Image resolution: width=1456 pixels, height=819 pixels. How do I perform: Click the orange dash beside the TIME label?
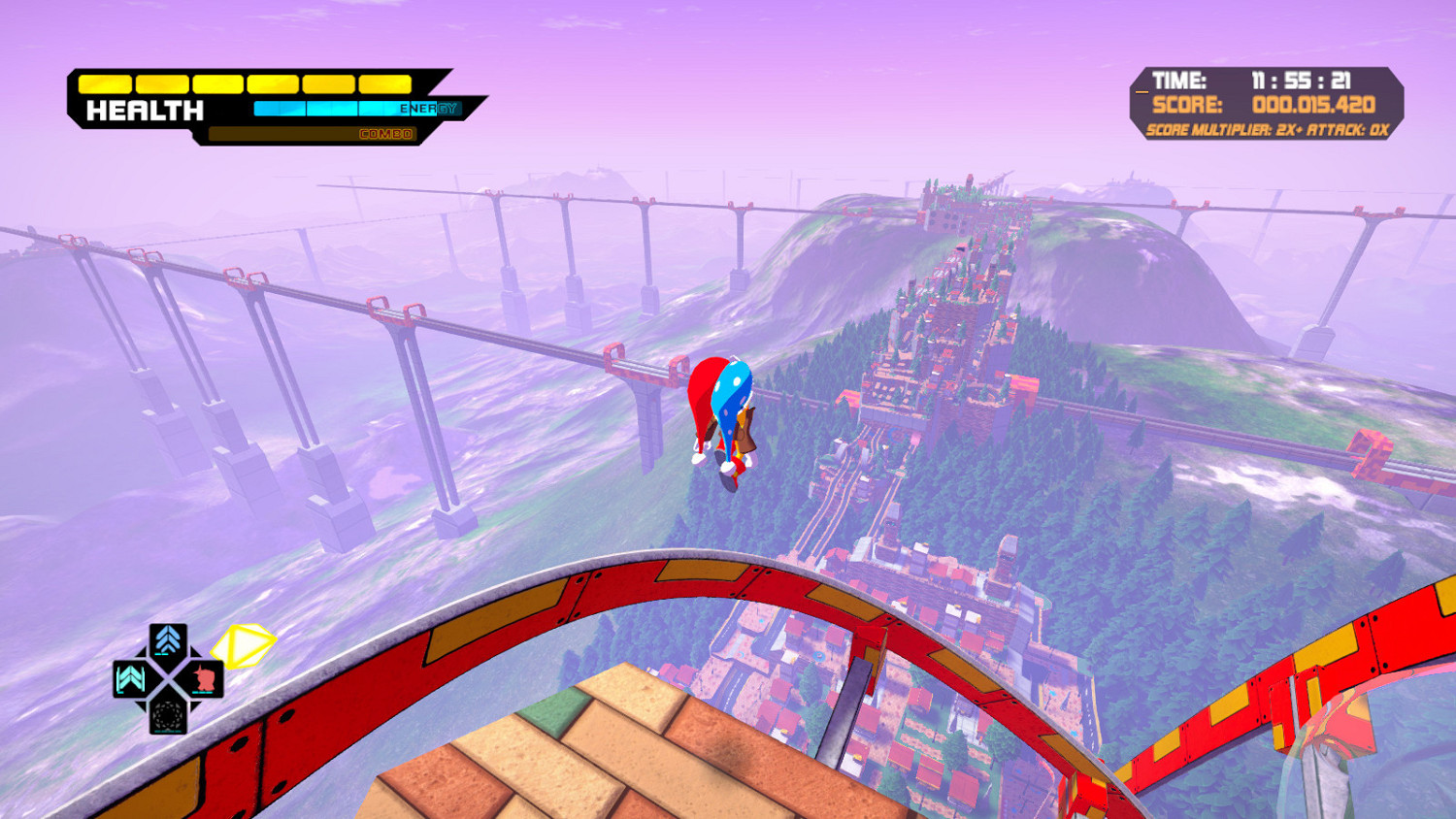coord(1142,91)
